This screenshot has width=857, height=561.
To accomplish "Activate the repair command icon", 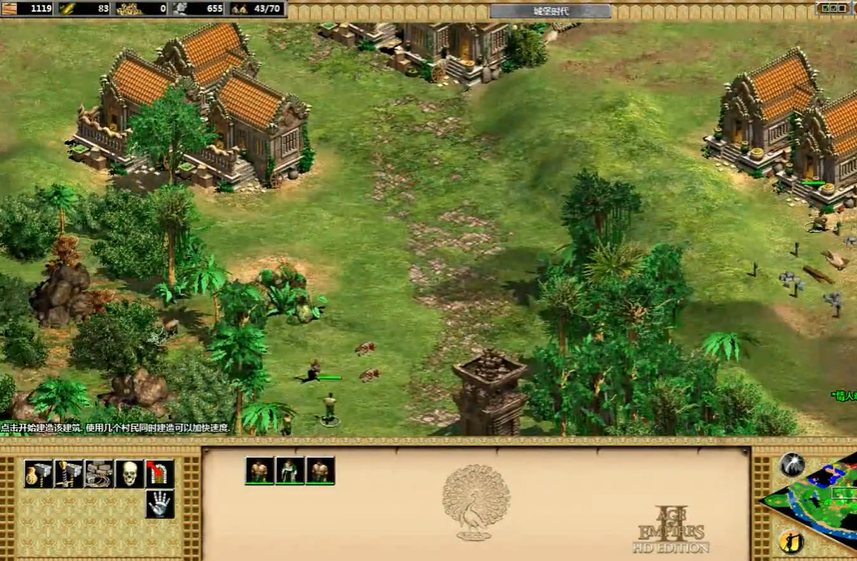I will tap(99, 473).
